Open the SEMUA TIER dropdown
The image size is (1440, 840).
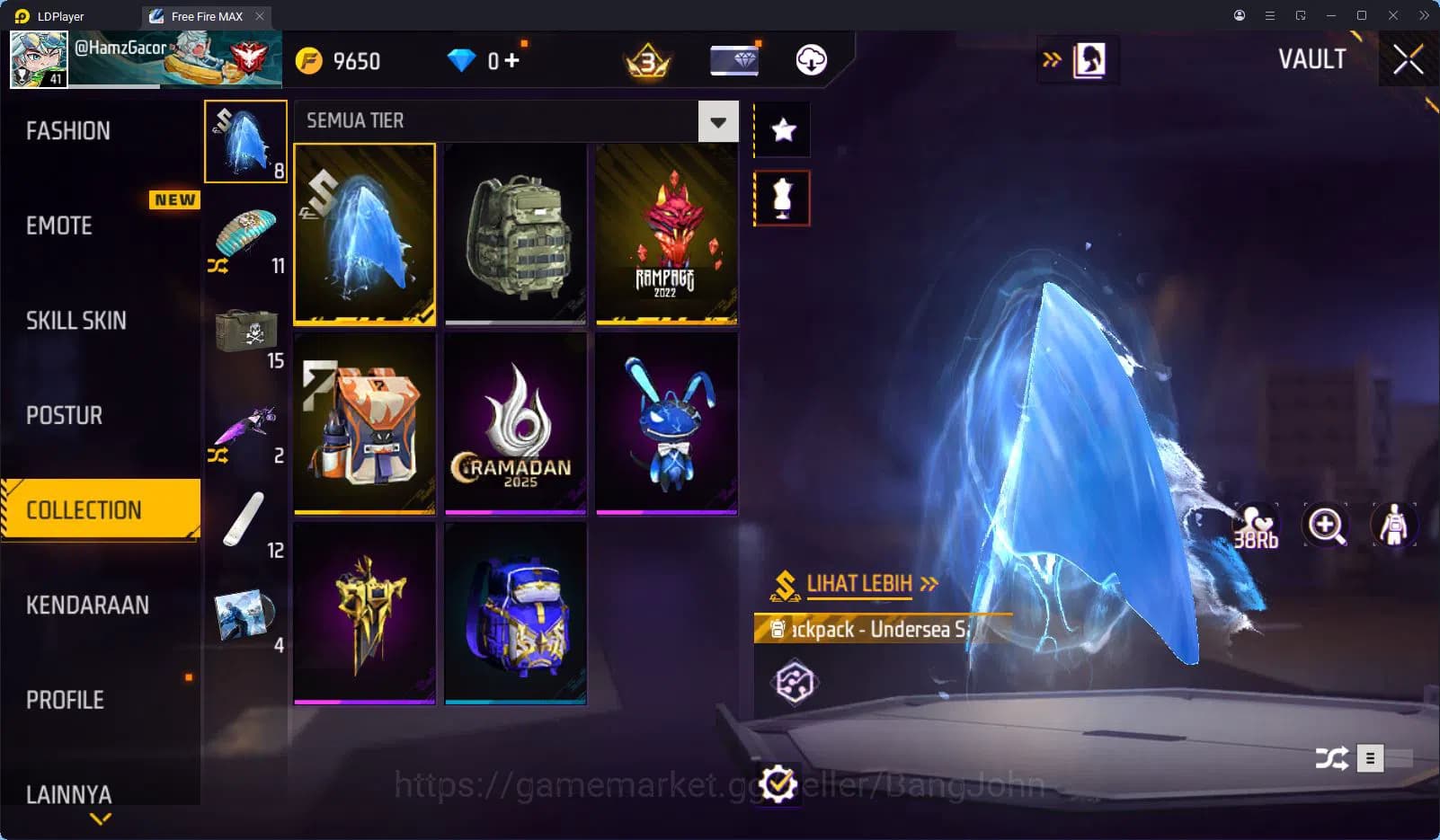click(x=716, y=120)
